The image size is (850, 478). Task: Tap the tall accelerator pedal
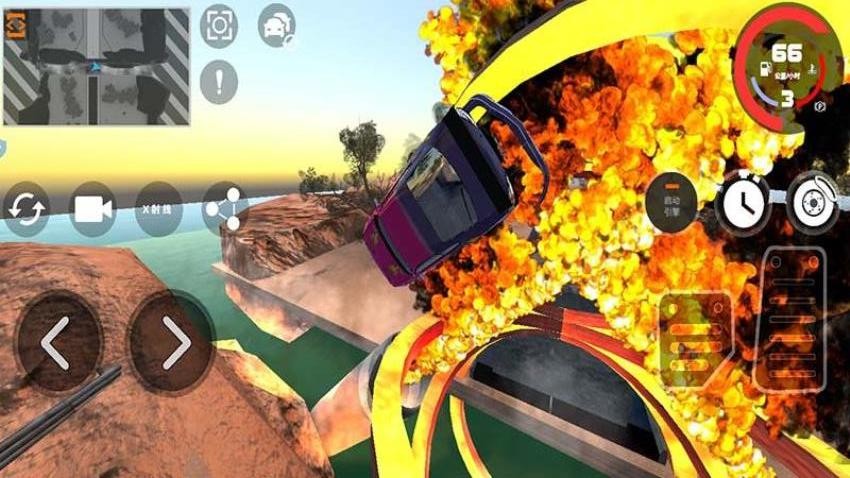click(790, 316)
